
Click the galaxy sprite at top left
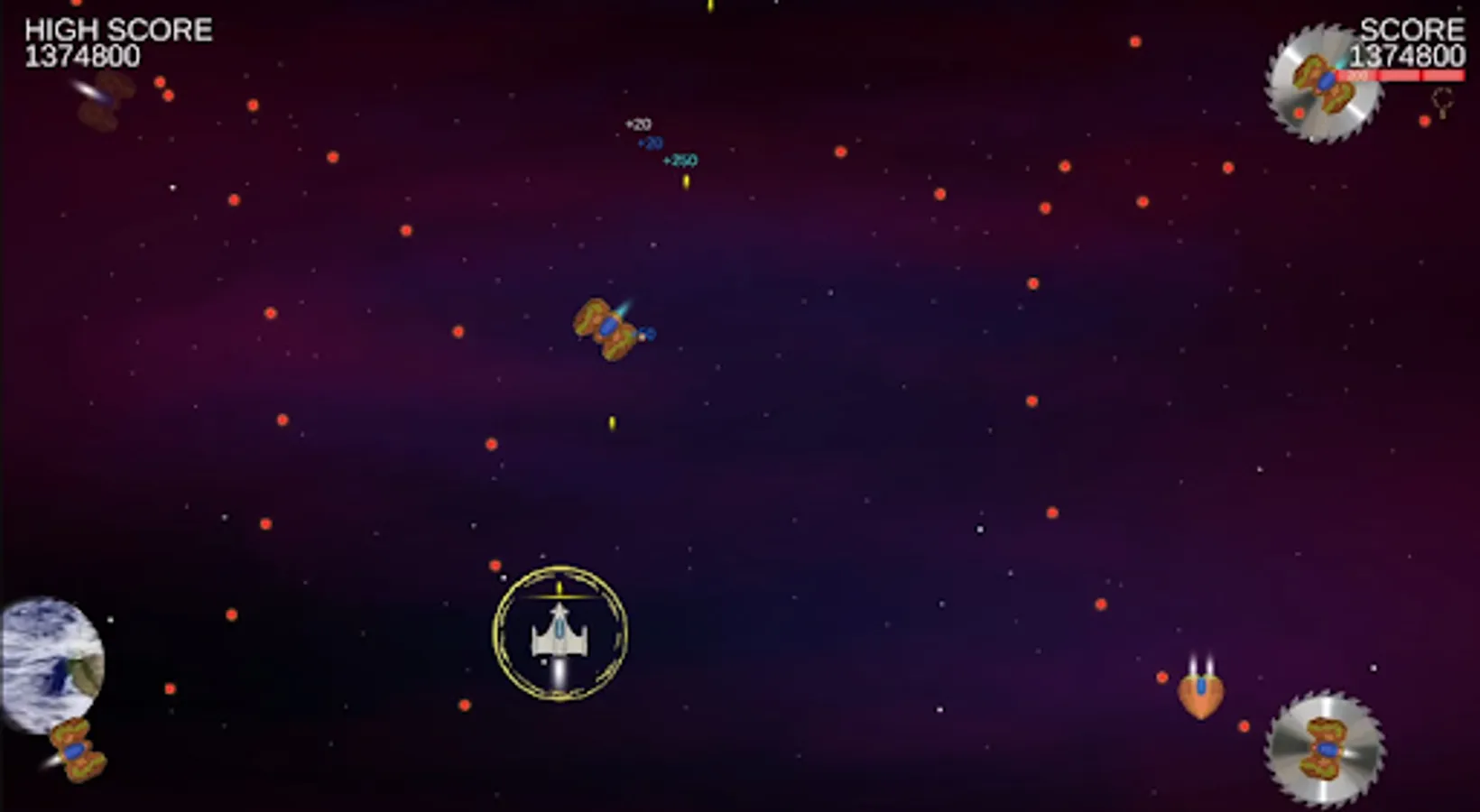tap(101, 101)
